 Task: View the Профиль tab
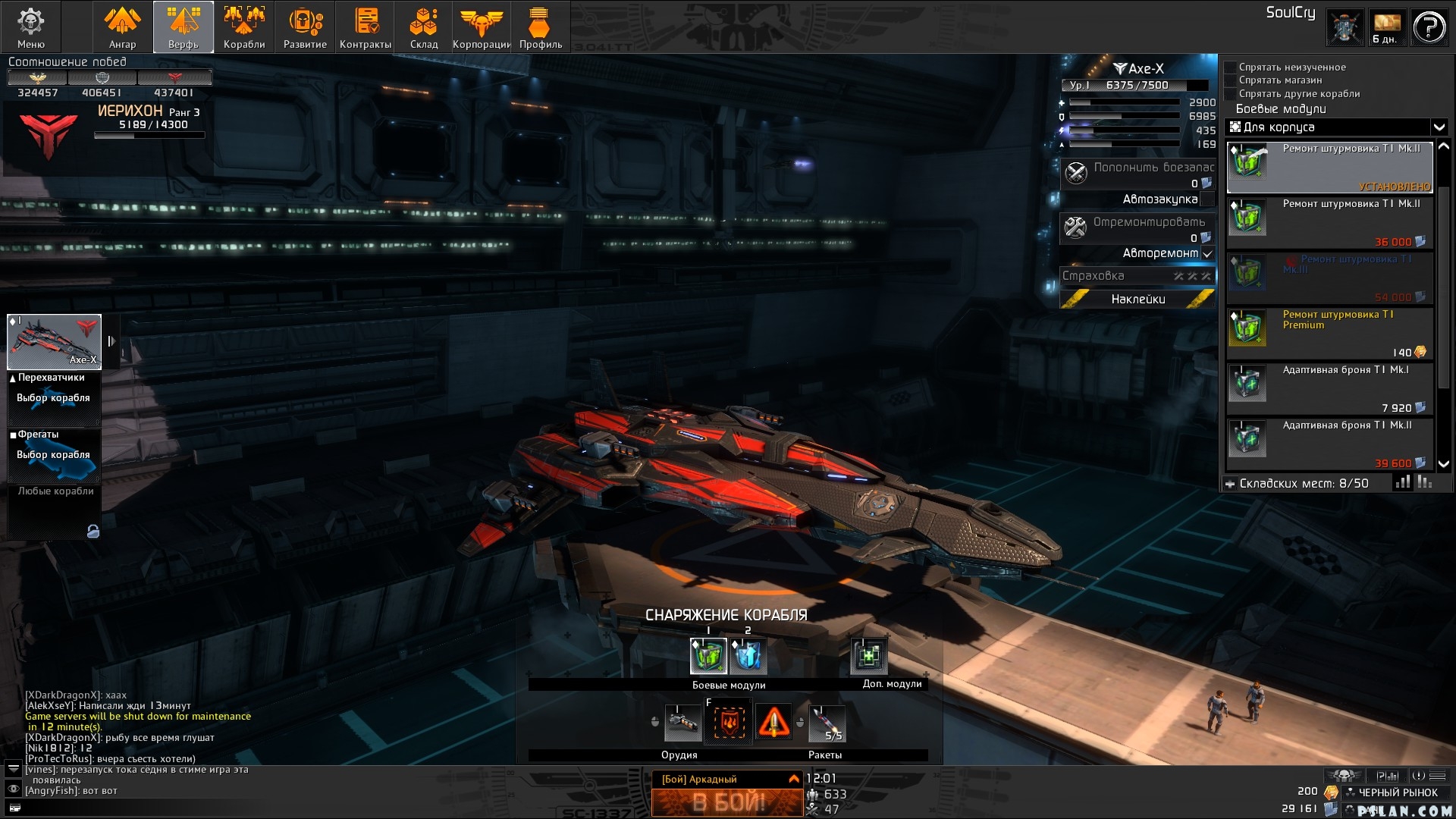pyautogui.click(x=540, y=27)
